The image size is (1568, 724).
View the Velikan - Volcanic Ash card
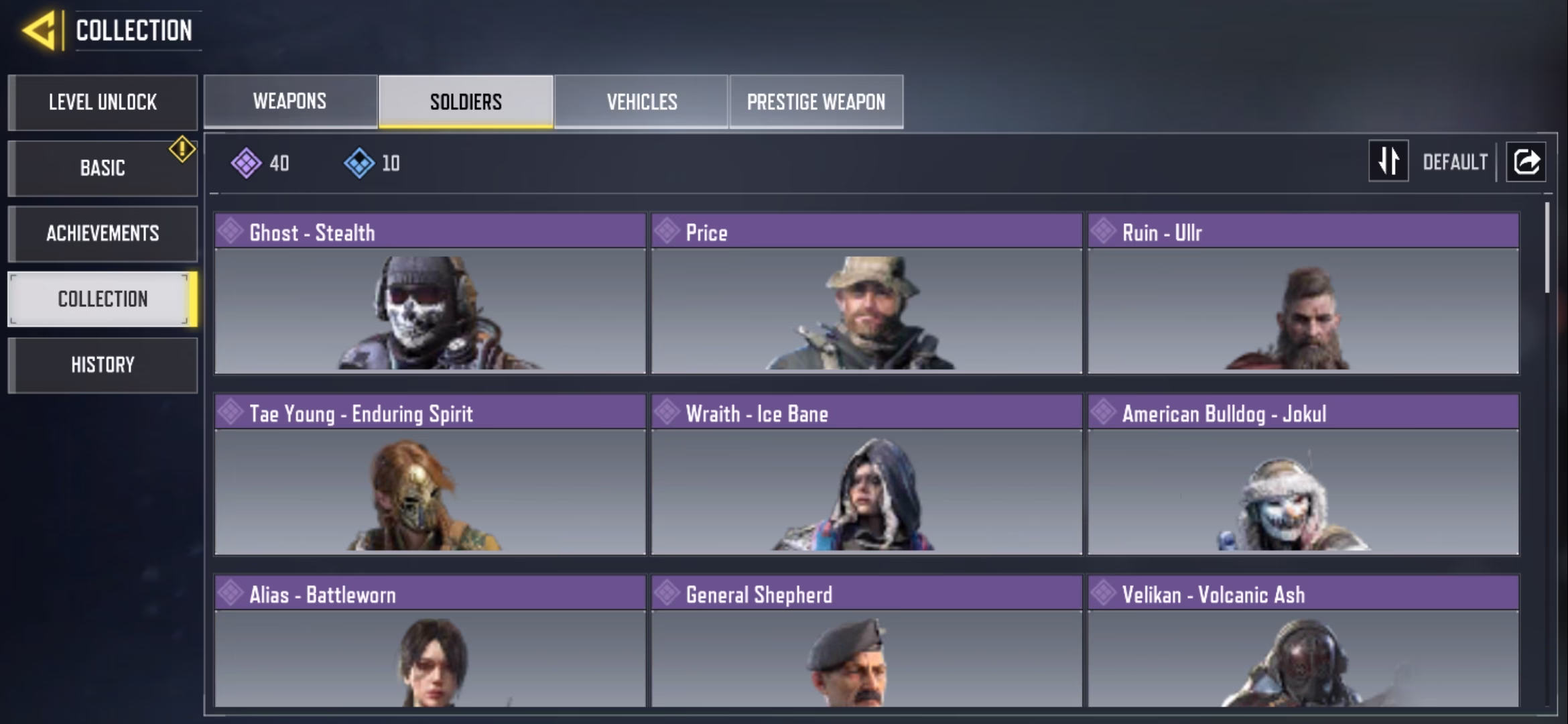click(1303, 642)
